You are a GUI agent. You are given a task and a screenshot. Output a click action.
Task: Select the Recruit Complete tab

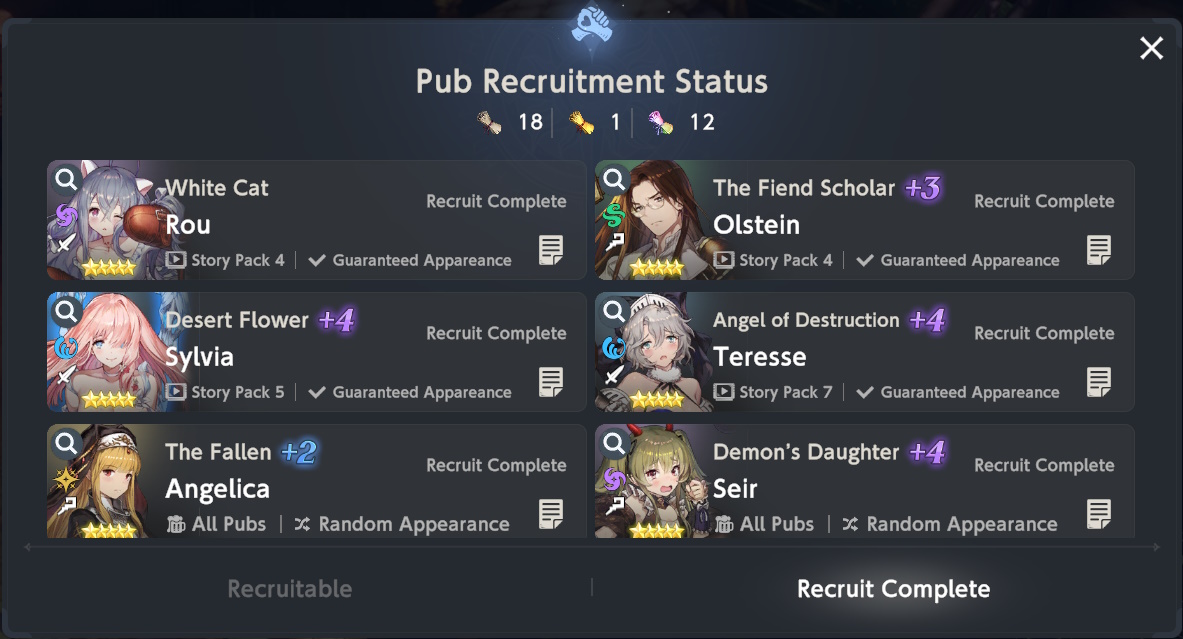pos(893,589)
